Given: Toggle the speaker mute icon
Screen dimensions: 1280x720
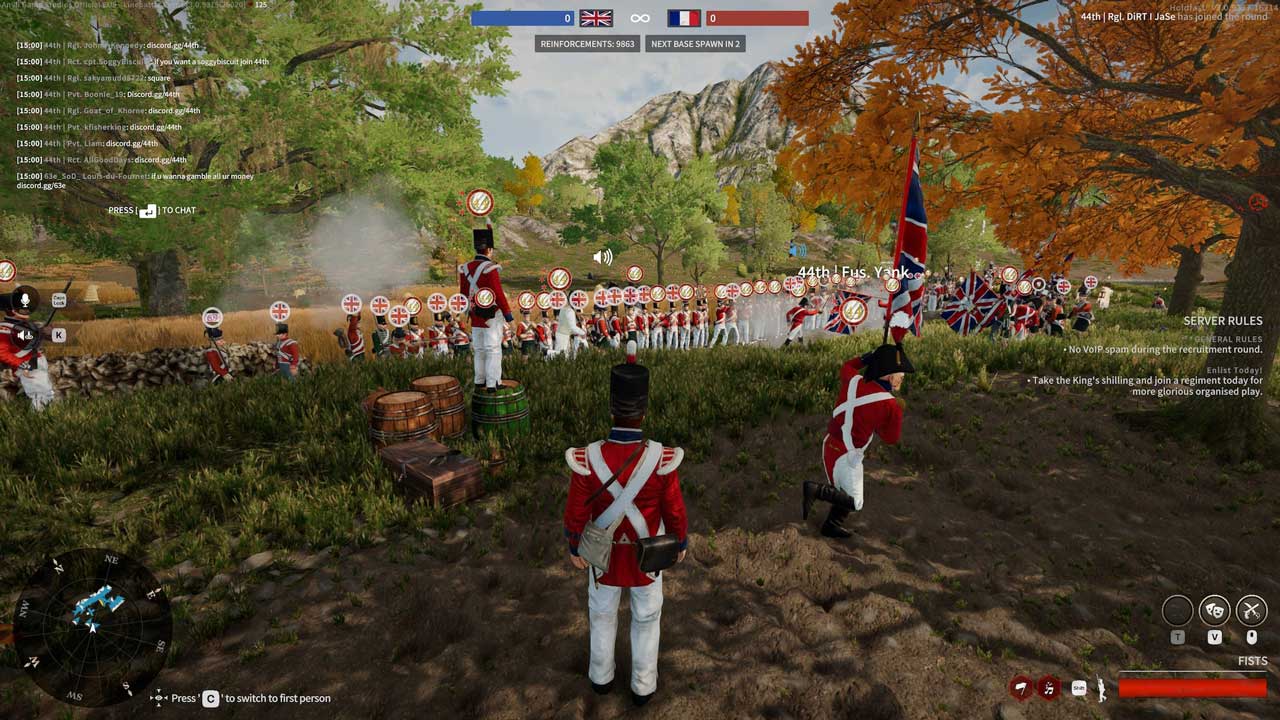Looking at the screenshot, I should pos(25,335).
